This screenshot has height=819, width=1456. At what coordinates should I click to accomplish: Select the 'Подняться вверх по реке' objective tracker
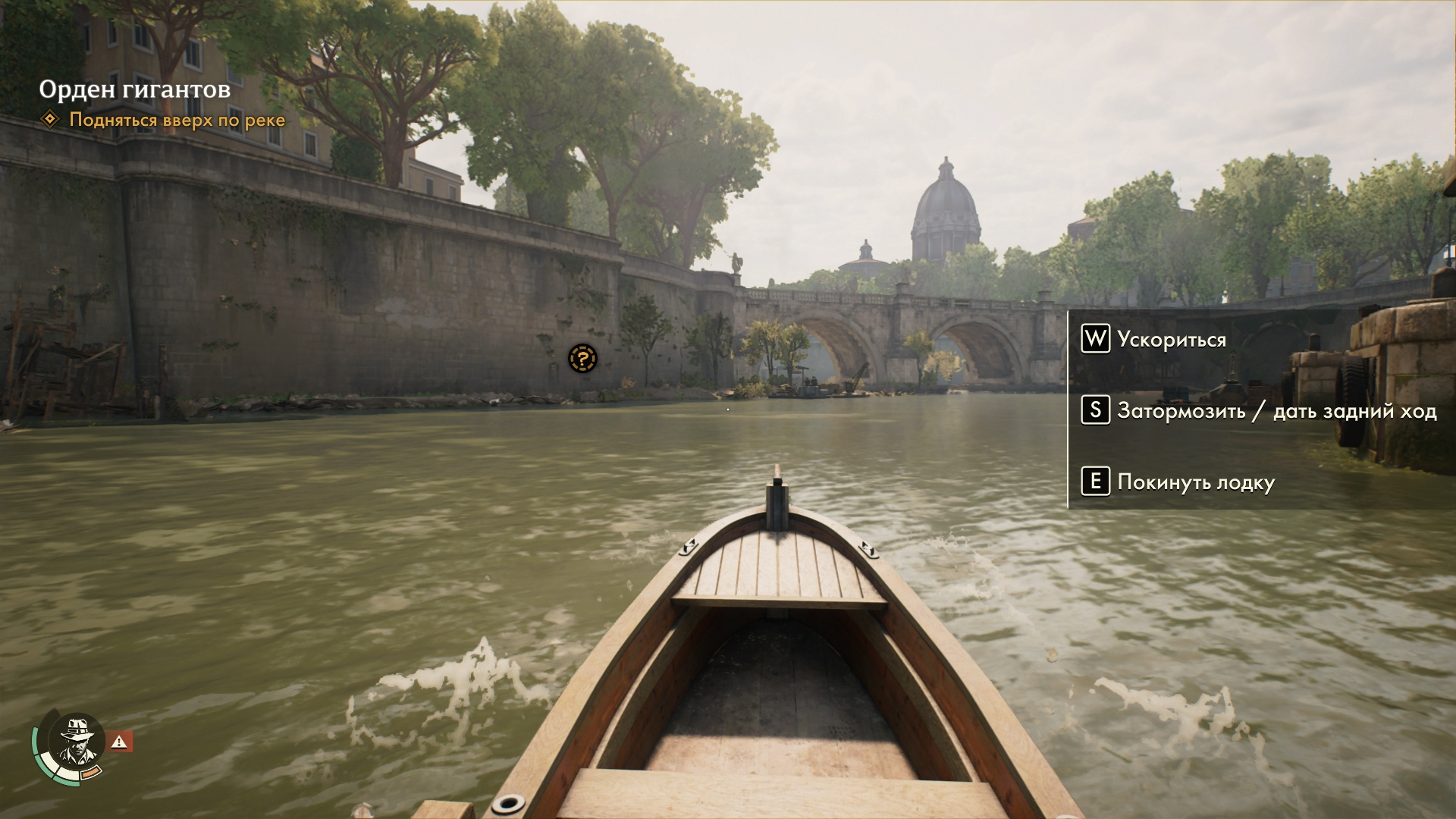click(x=177, y=120)
